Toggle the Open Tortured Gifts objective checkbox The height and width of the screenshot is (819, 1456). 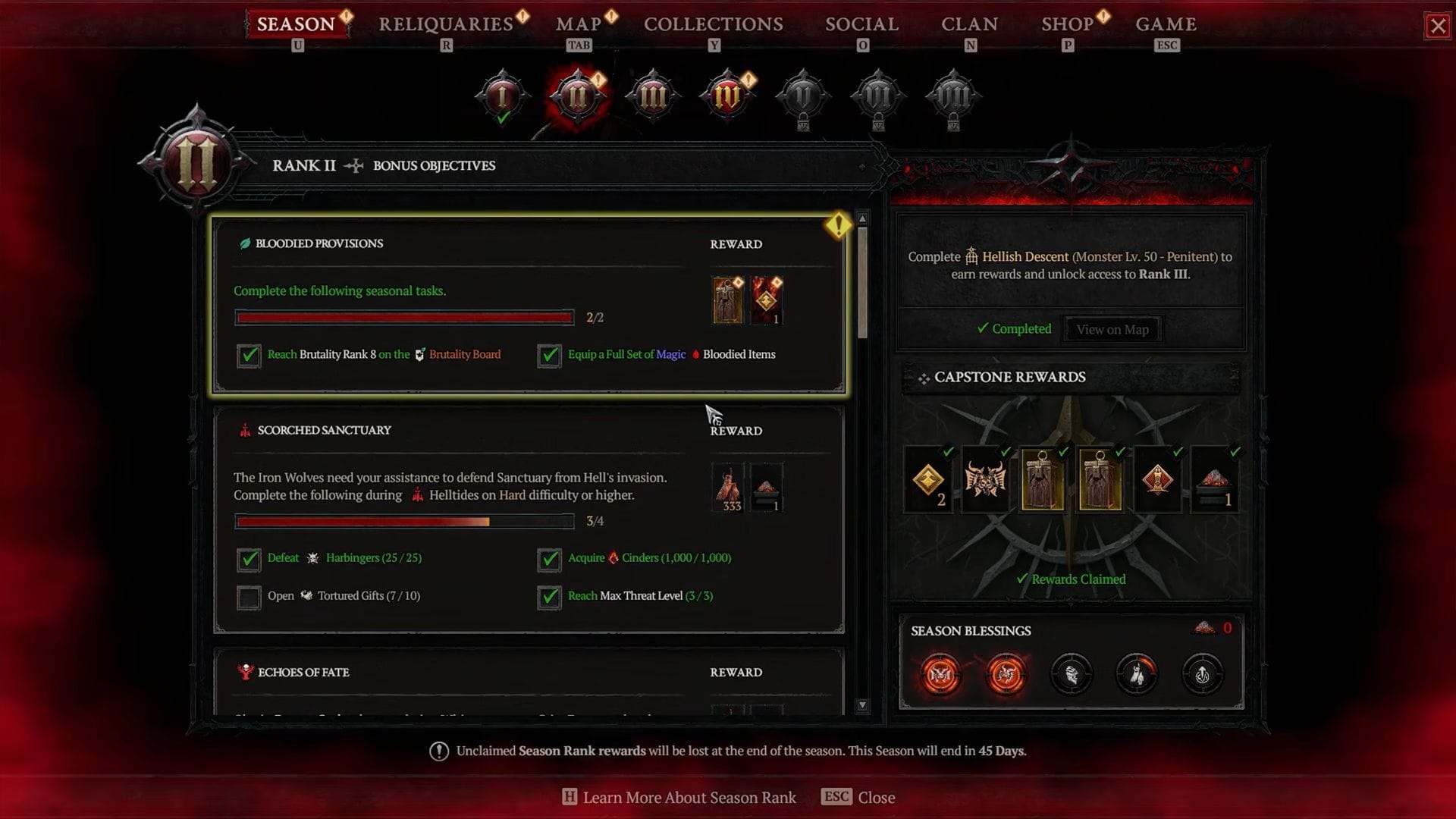(249, 598)
